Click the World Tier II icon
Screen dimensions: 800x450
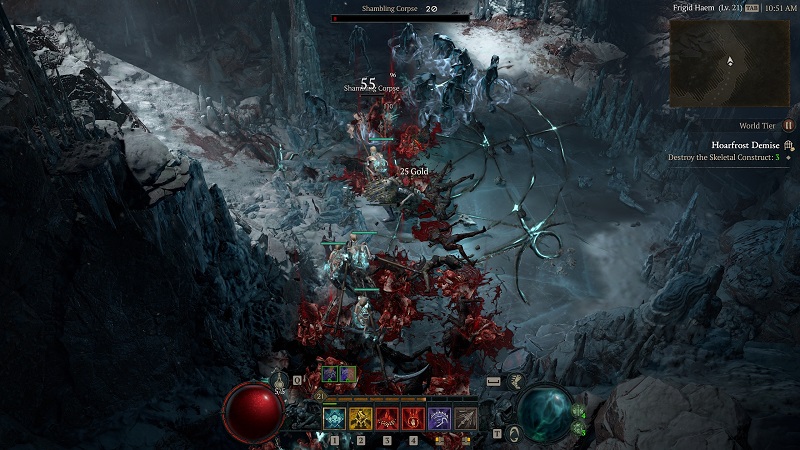pos(789,125)
